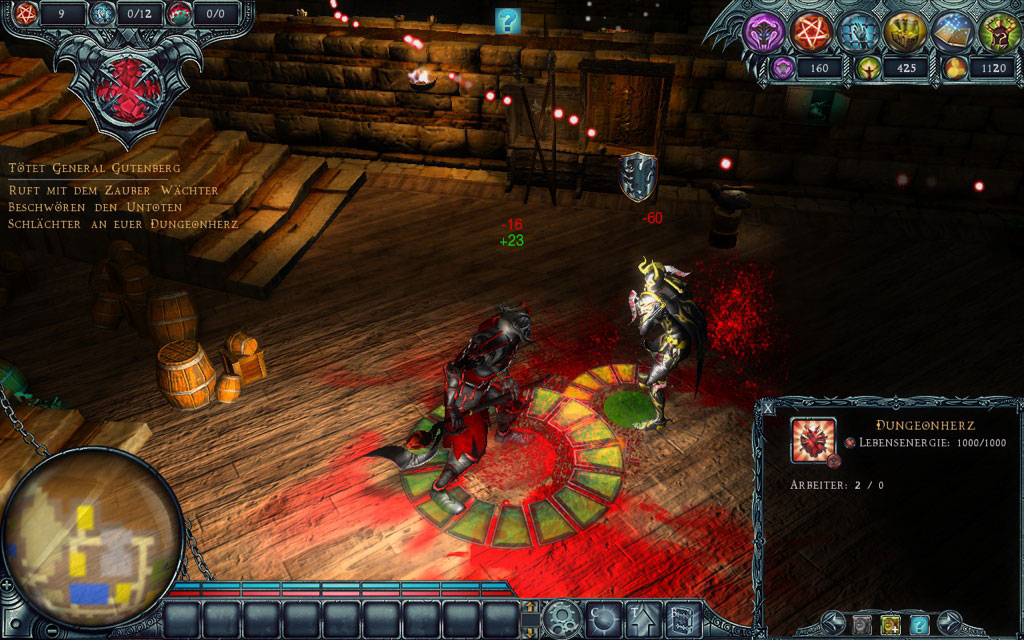Choose the yellow summon-worker icon
The width and height of the screenshot is (1024, 640).
click(890, 625)
